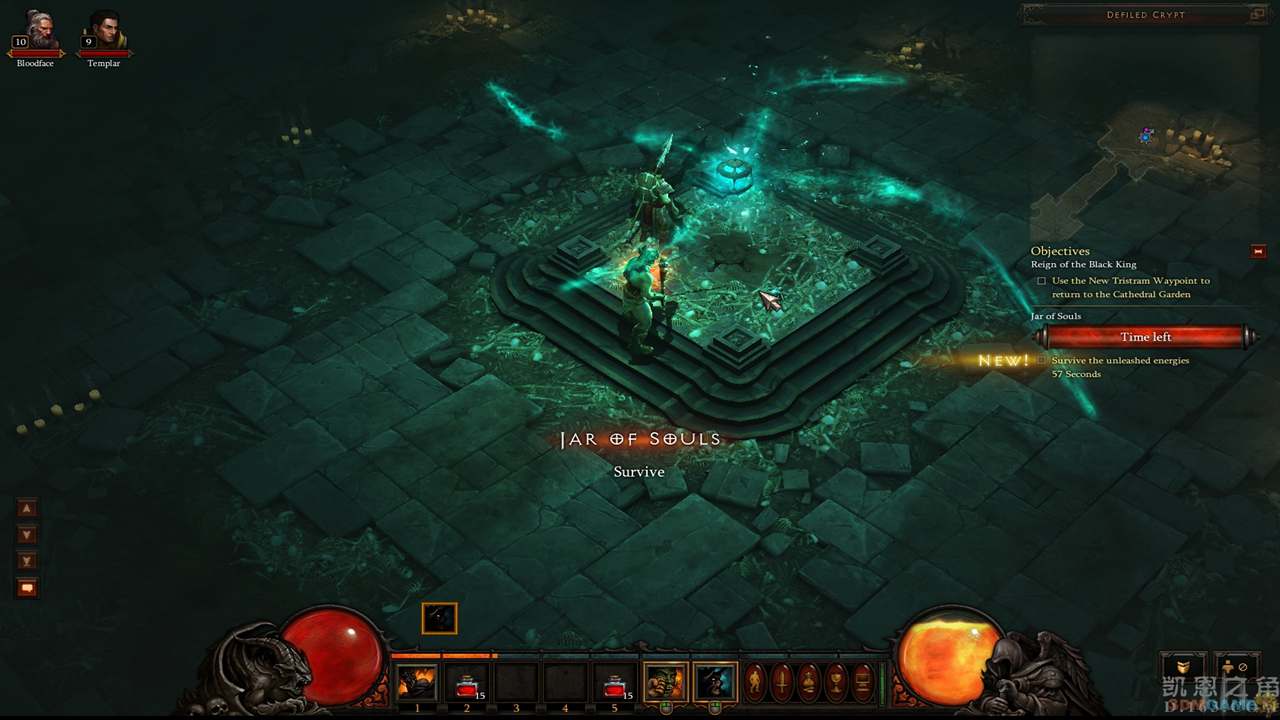Image resolution: width=1280 pixels, height=720 pixels.
Task: Use the health potion in slot 5
Action: tap(615, 682)
